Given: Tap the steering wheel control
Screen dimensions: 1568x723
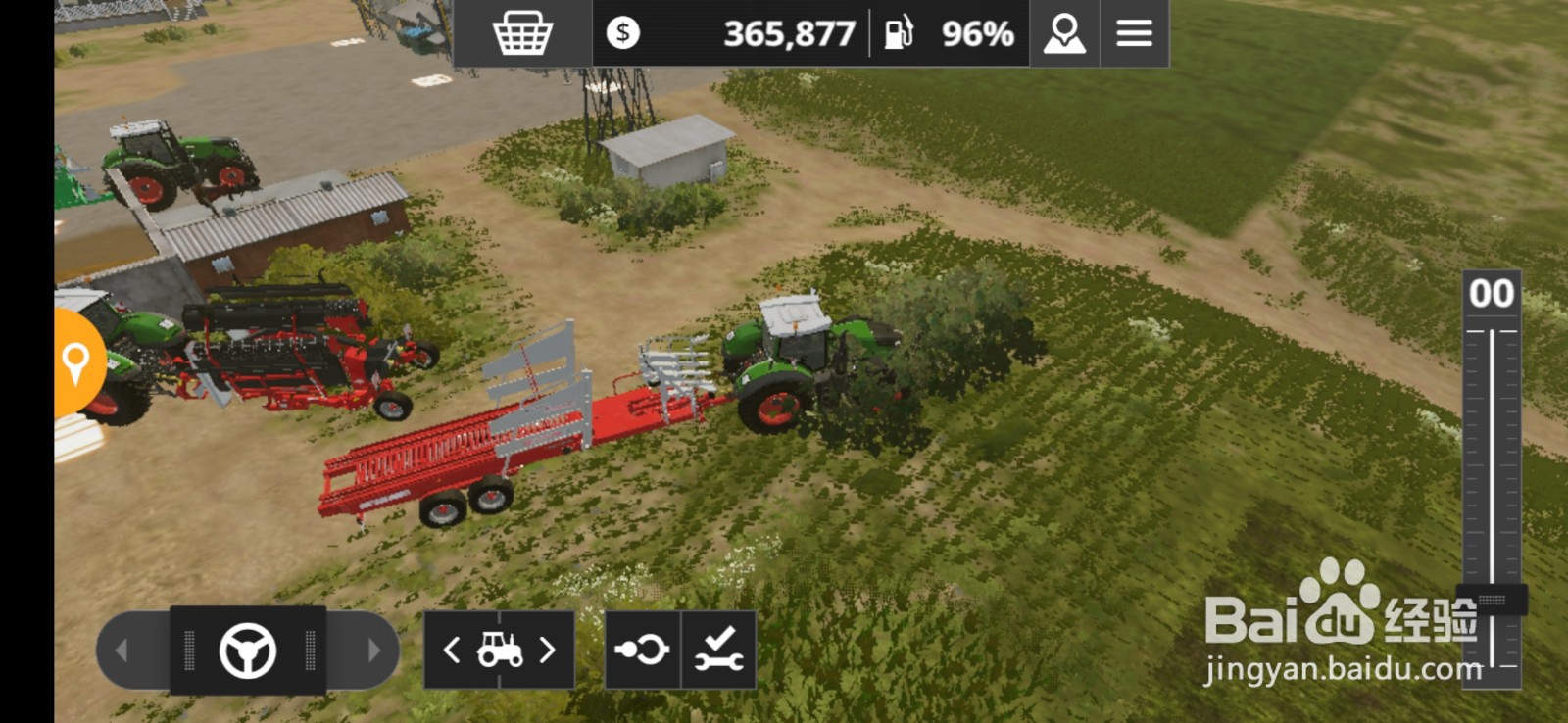Looking at the screenshot, I should coord(248,651).
